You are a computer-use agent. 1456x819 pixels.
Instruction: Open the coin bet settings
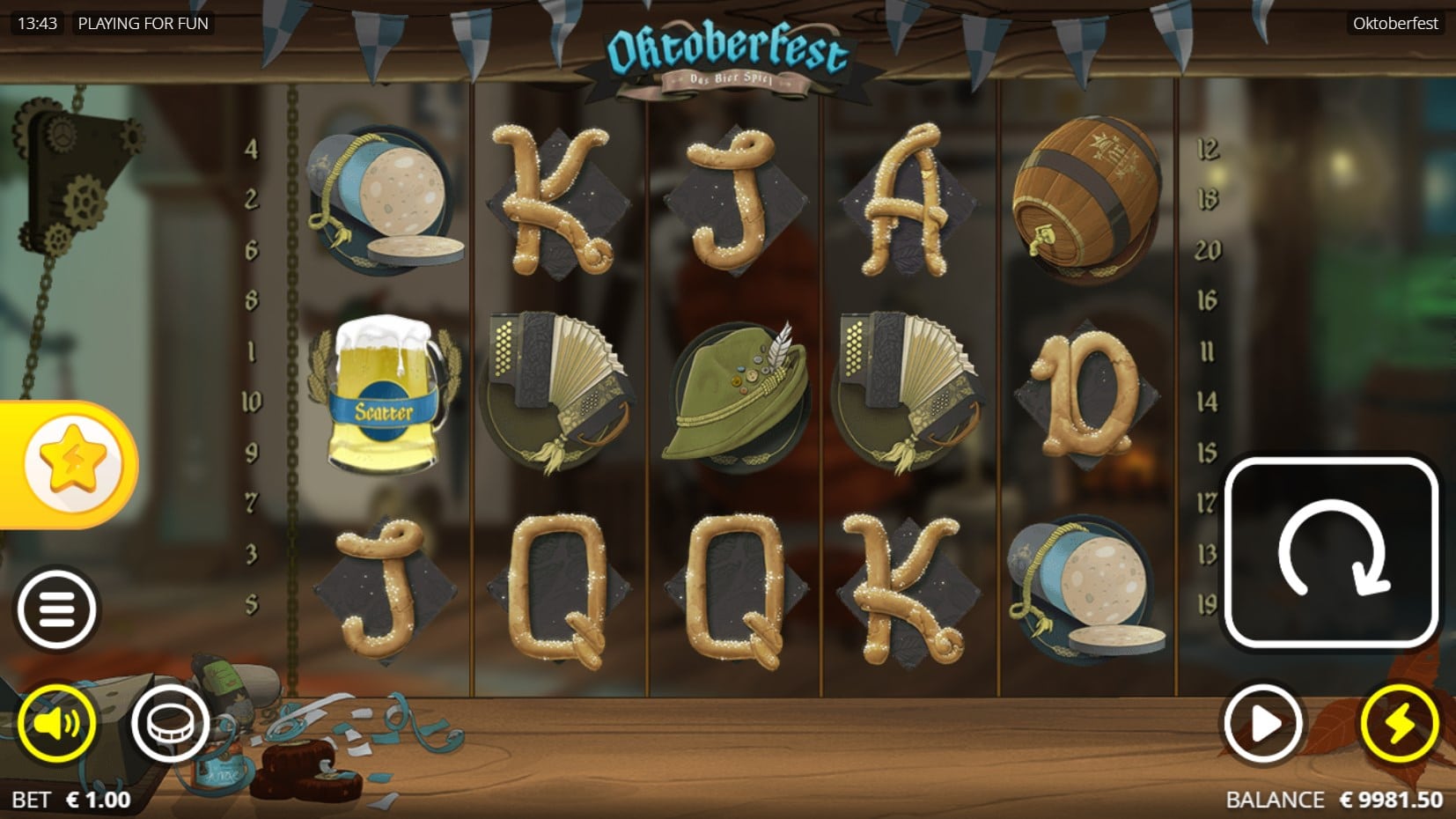click(170, 724)
